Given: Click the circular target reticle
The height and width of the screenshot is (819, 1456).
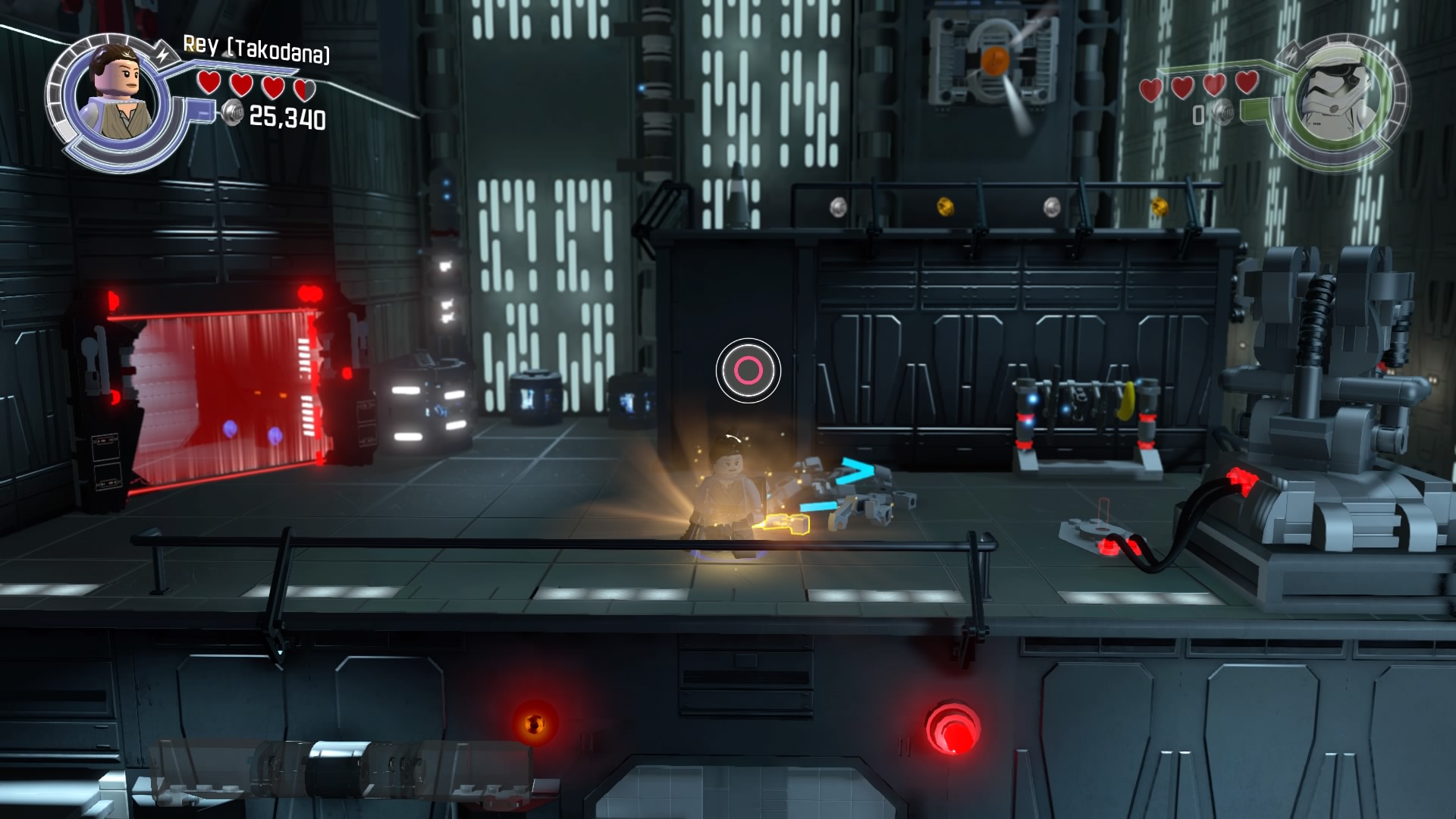Looking at the screenshot, I should [x=748, y=371].
